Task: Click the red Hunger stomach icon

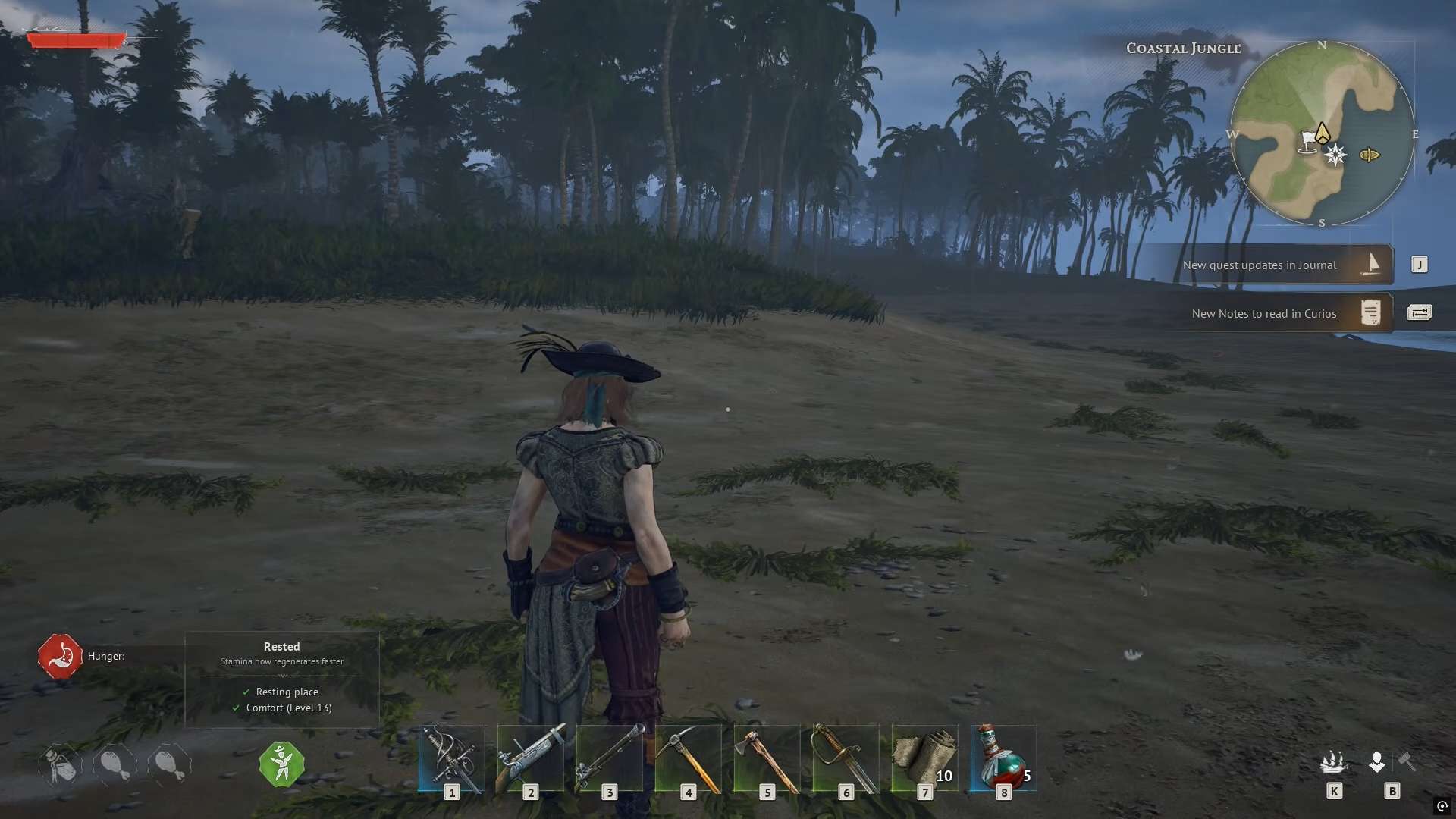Action: (x=60, y=656)
